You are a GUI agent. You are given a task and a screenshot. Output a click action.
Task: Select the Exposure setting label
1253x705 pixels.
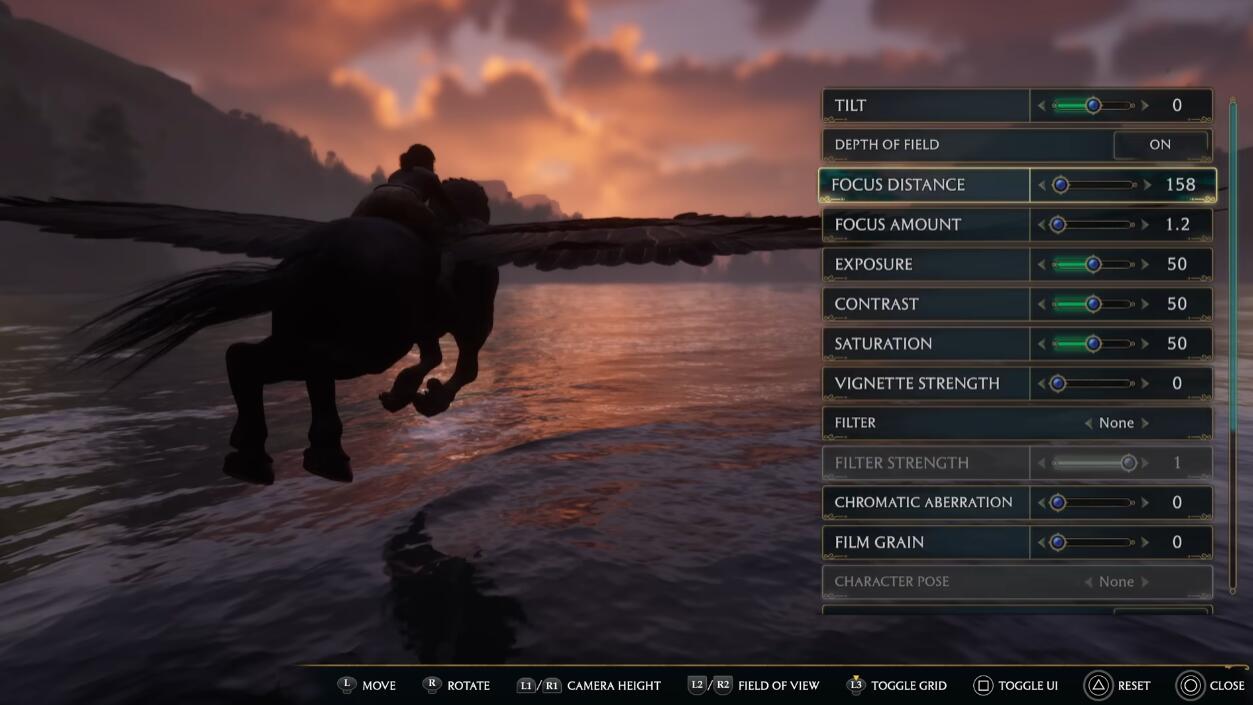[873, 265]
